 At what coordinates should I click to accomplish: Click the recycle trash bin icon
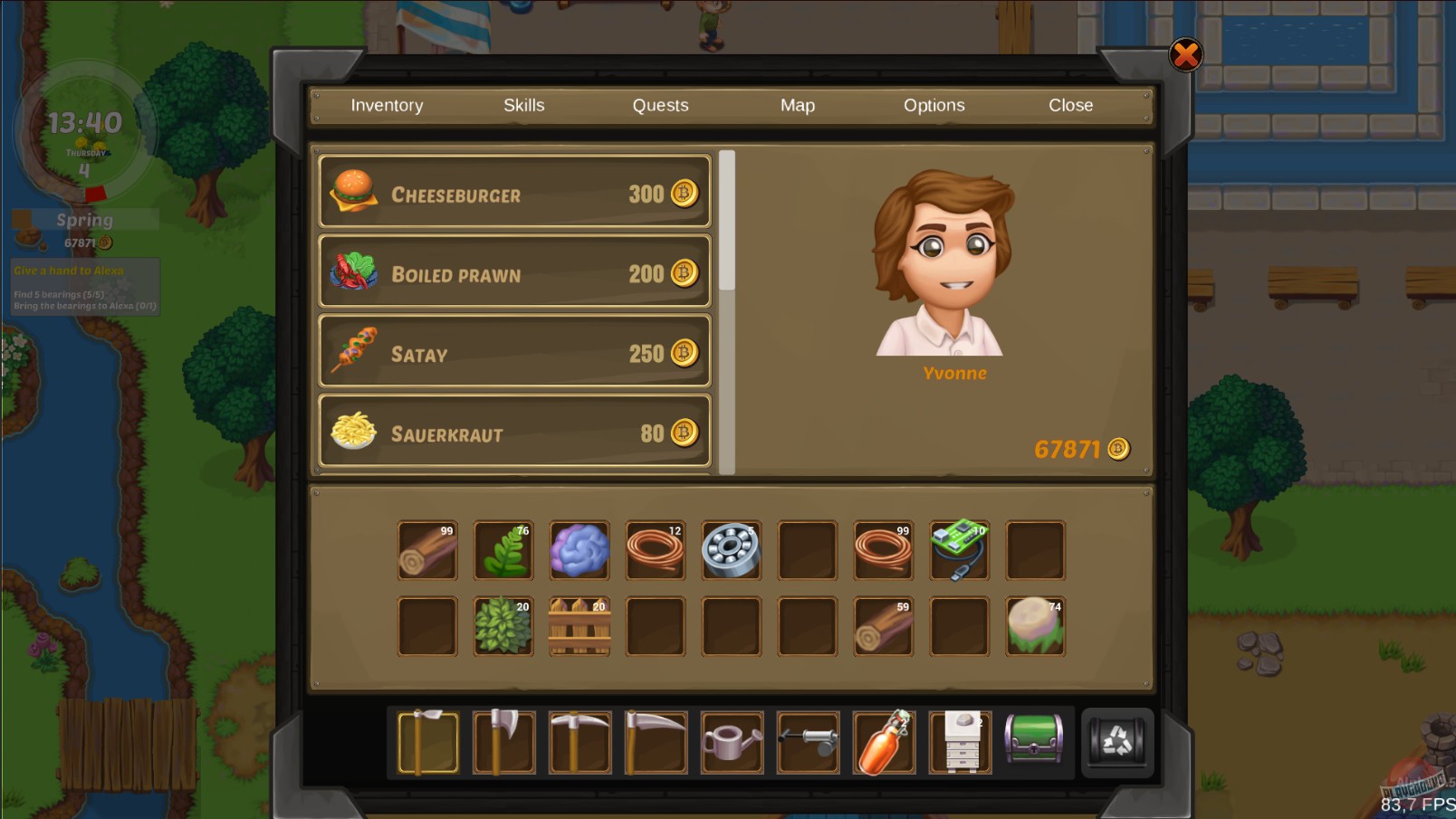tap(1117, 742)
